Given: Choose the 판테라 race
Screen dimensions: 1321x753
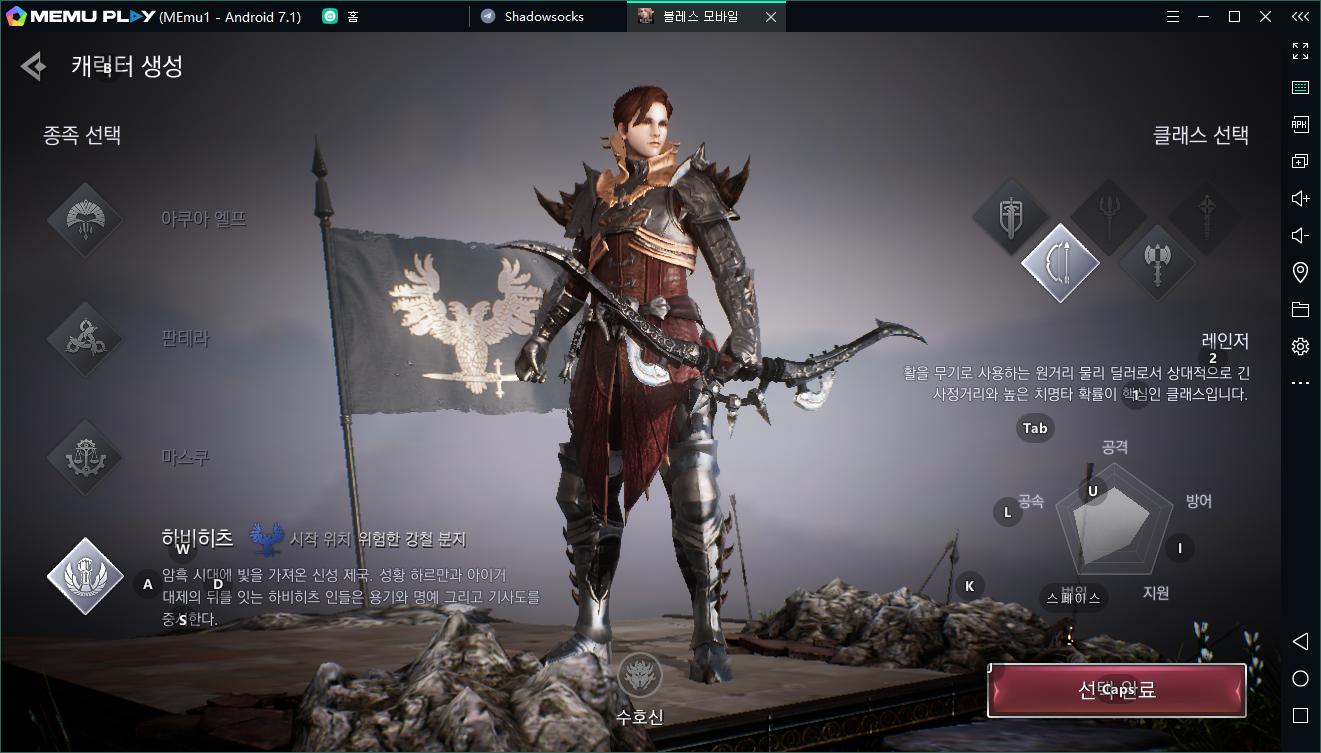Looking at the screenshot, I should pyautogui.click(x=85, y=339).
